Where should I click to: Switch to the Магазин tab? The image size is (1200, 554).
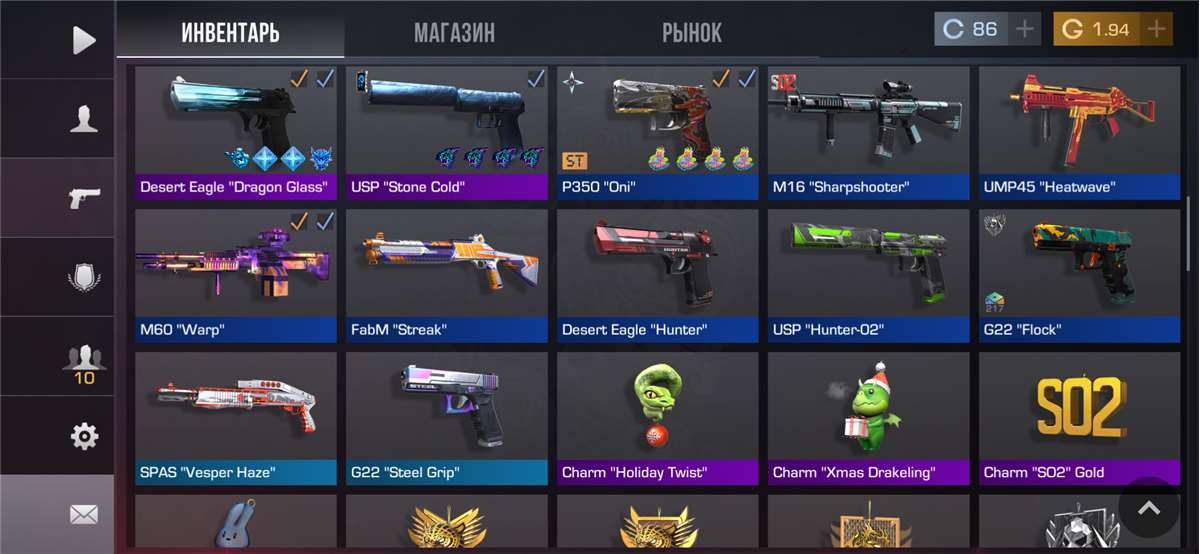454,32
